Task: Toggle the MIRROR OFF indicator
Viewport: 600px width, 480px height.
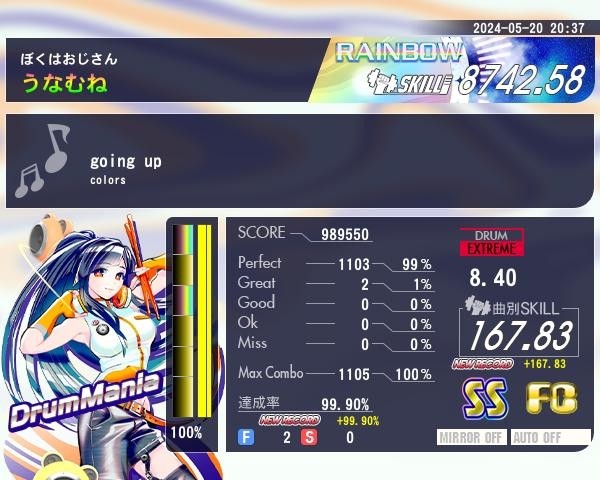Action: (473, 437)
